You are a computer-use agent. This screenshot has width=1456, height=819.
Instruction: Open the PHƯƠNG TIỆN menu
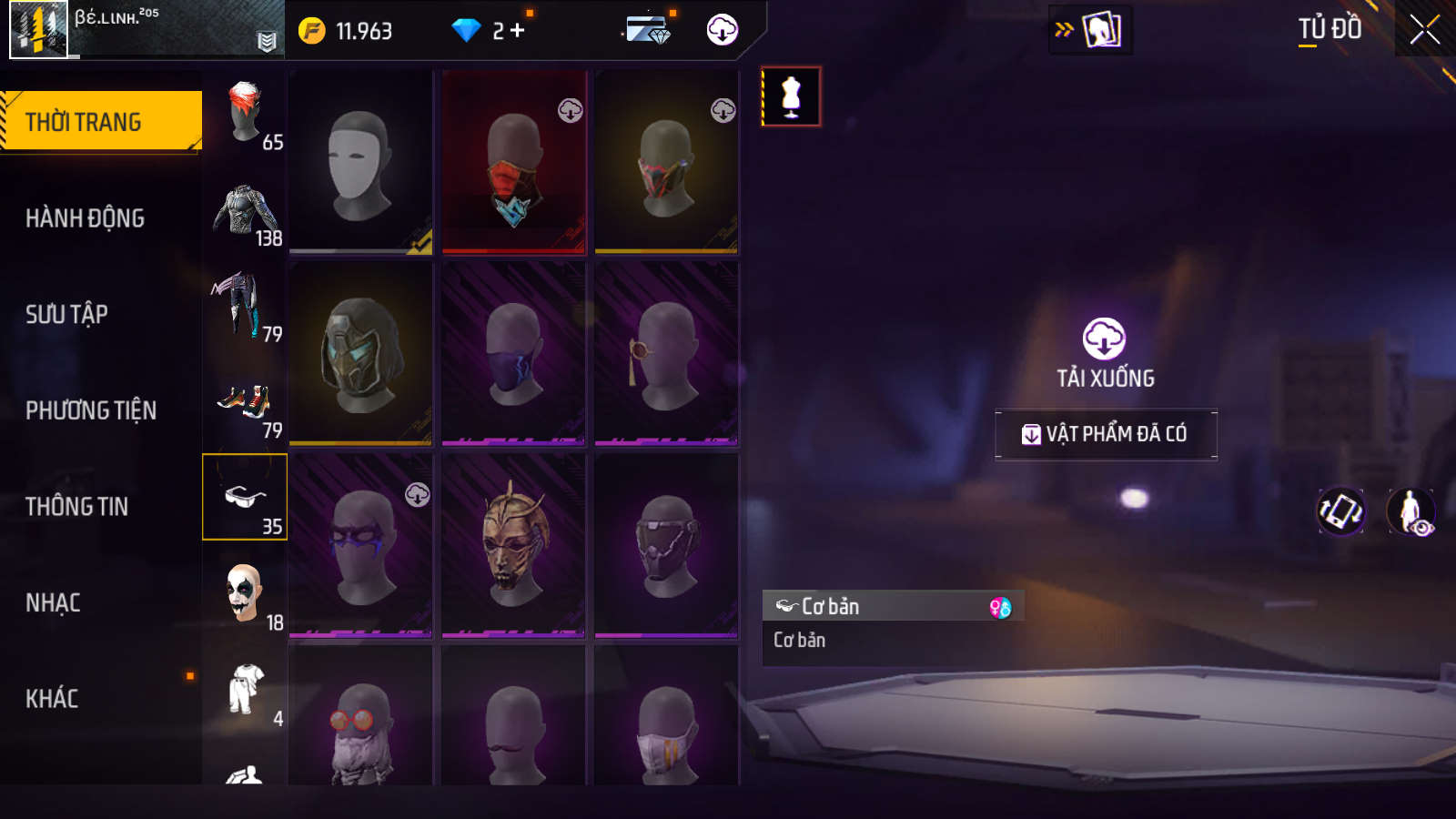(x=91, y=411)
